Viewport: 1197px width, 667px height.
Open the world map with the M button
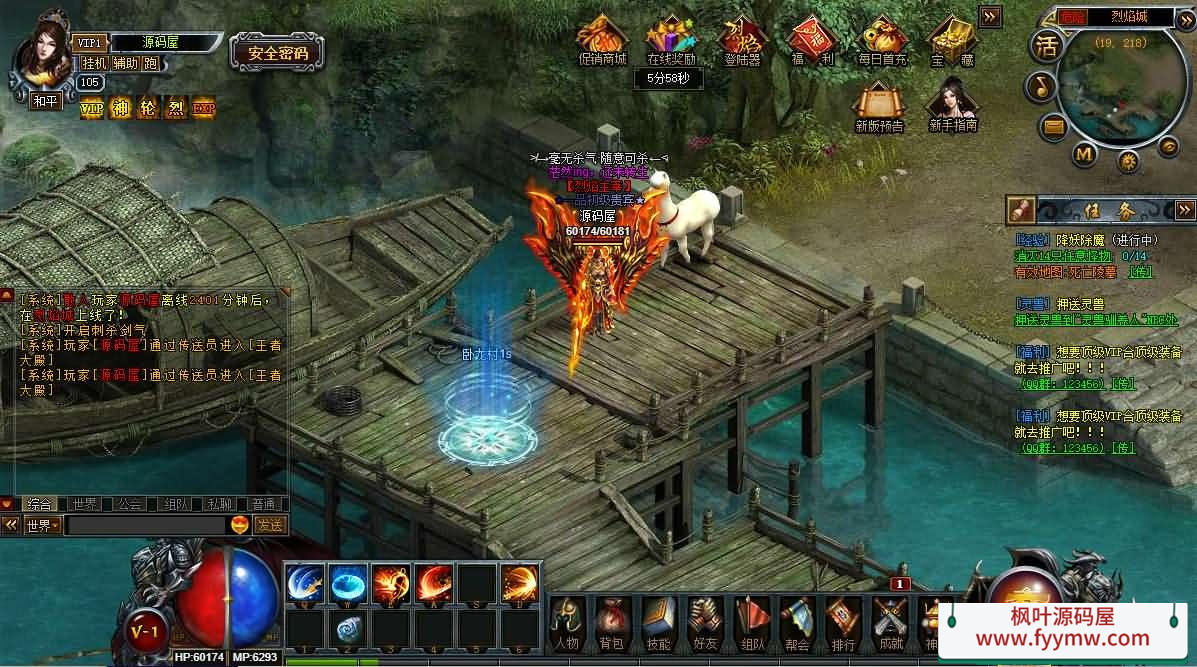[1084, 154]
